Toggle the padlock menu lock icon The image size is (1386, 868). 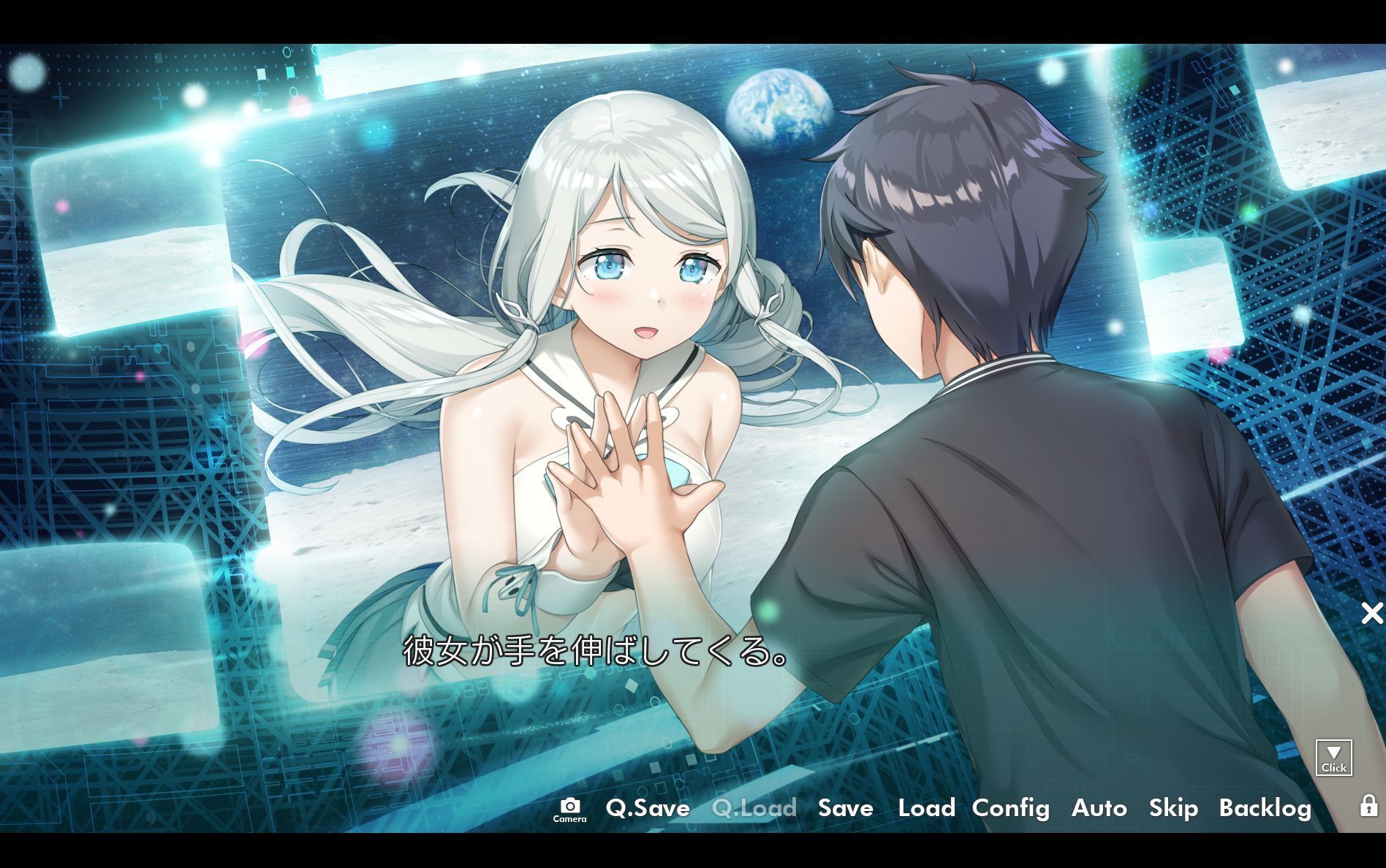[1368, 805]
